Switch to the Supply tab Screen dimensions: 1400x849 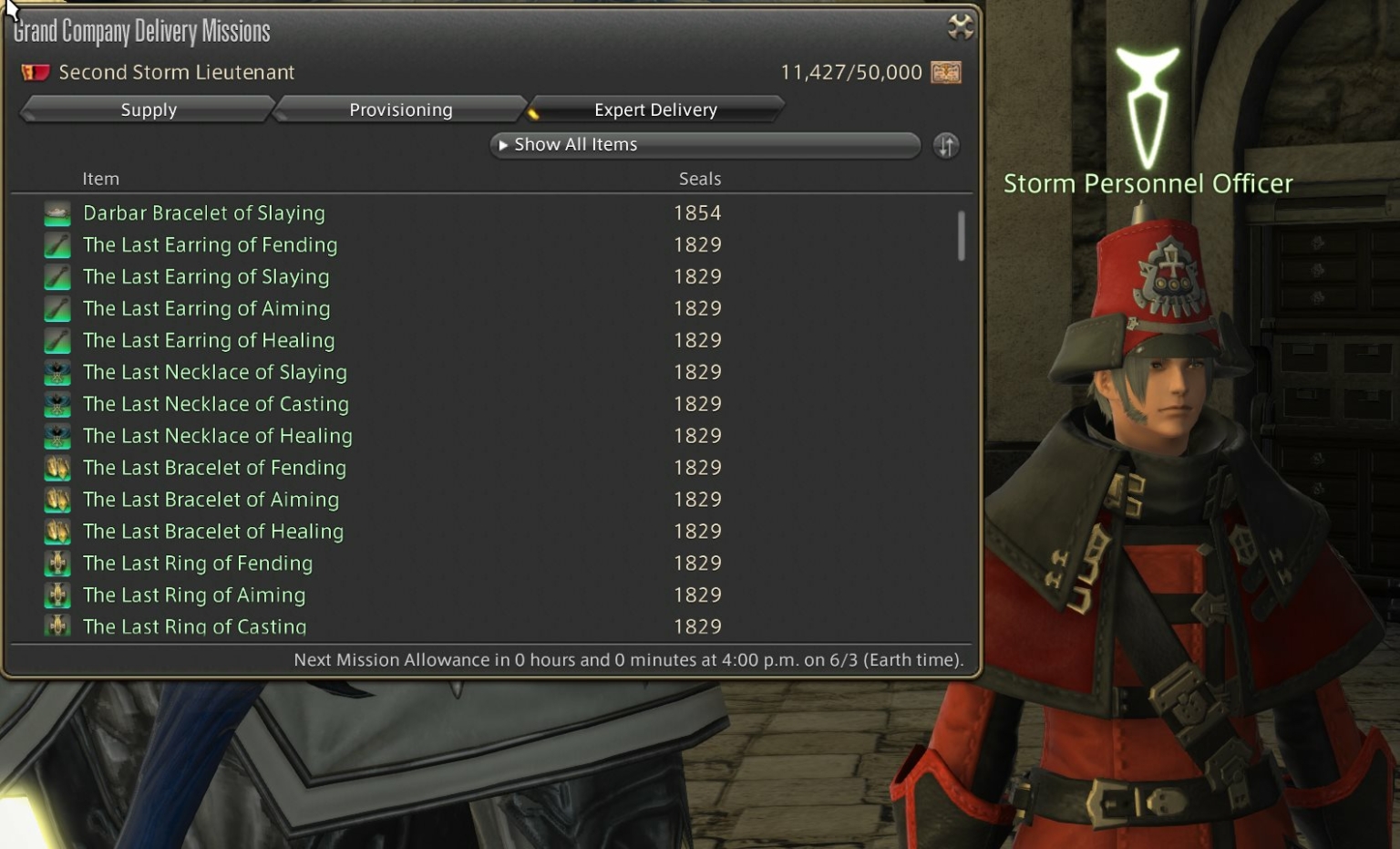pos(149,109)
